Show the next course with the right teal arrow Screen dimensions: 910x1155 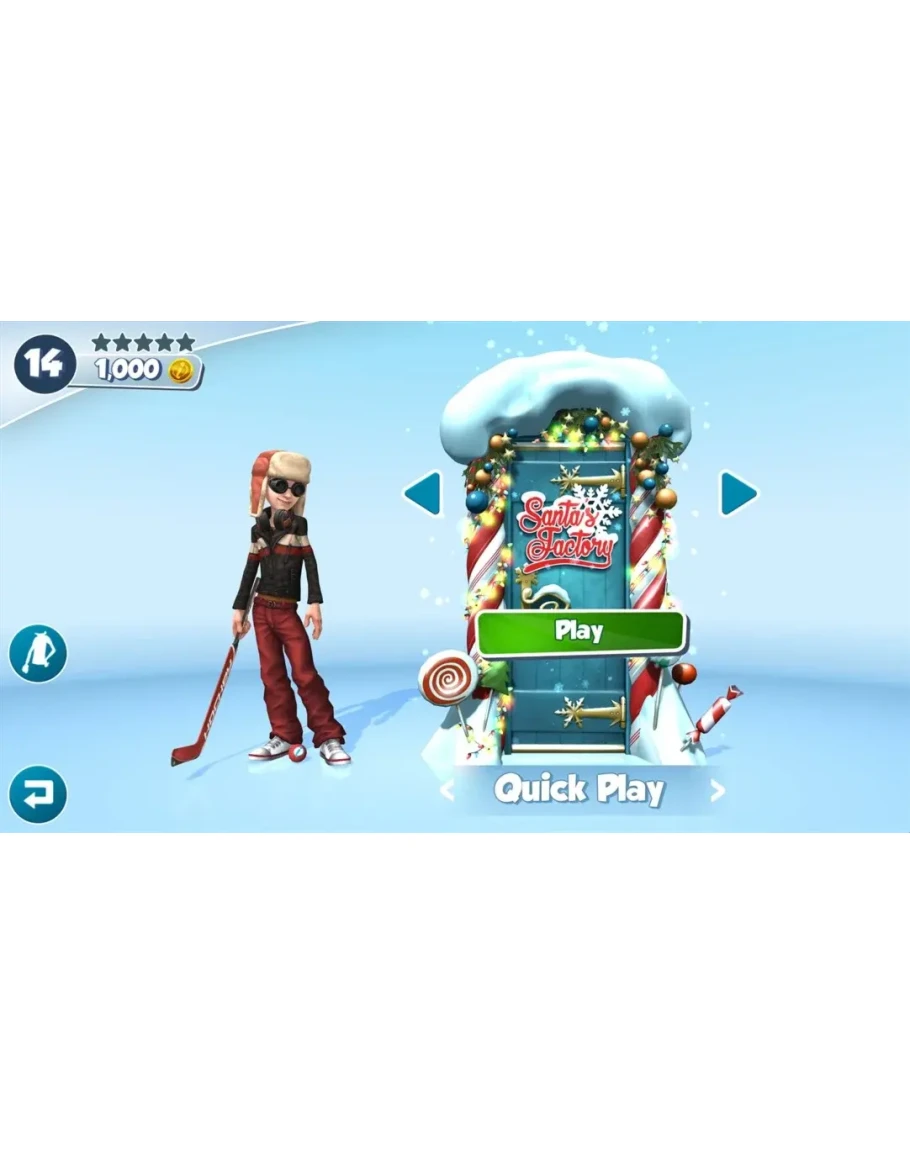(x=739, y=493)
